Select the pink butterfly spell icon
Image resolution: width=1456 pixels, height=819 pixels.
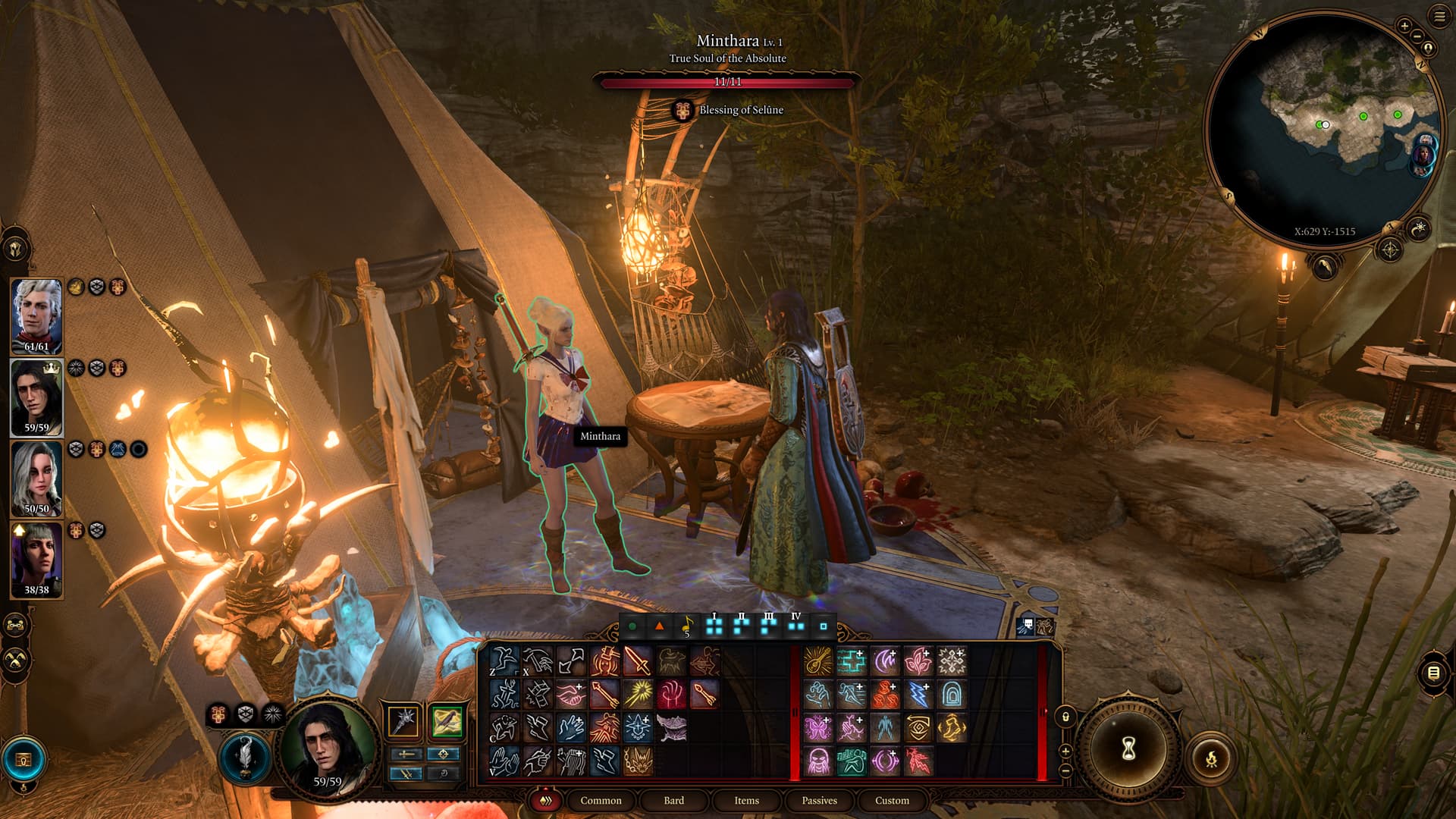click(x=818, y=728)
